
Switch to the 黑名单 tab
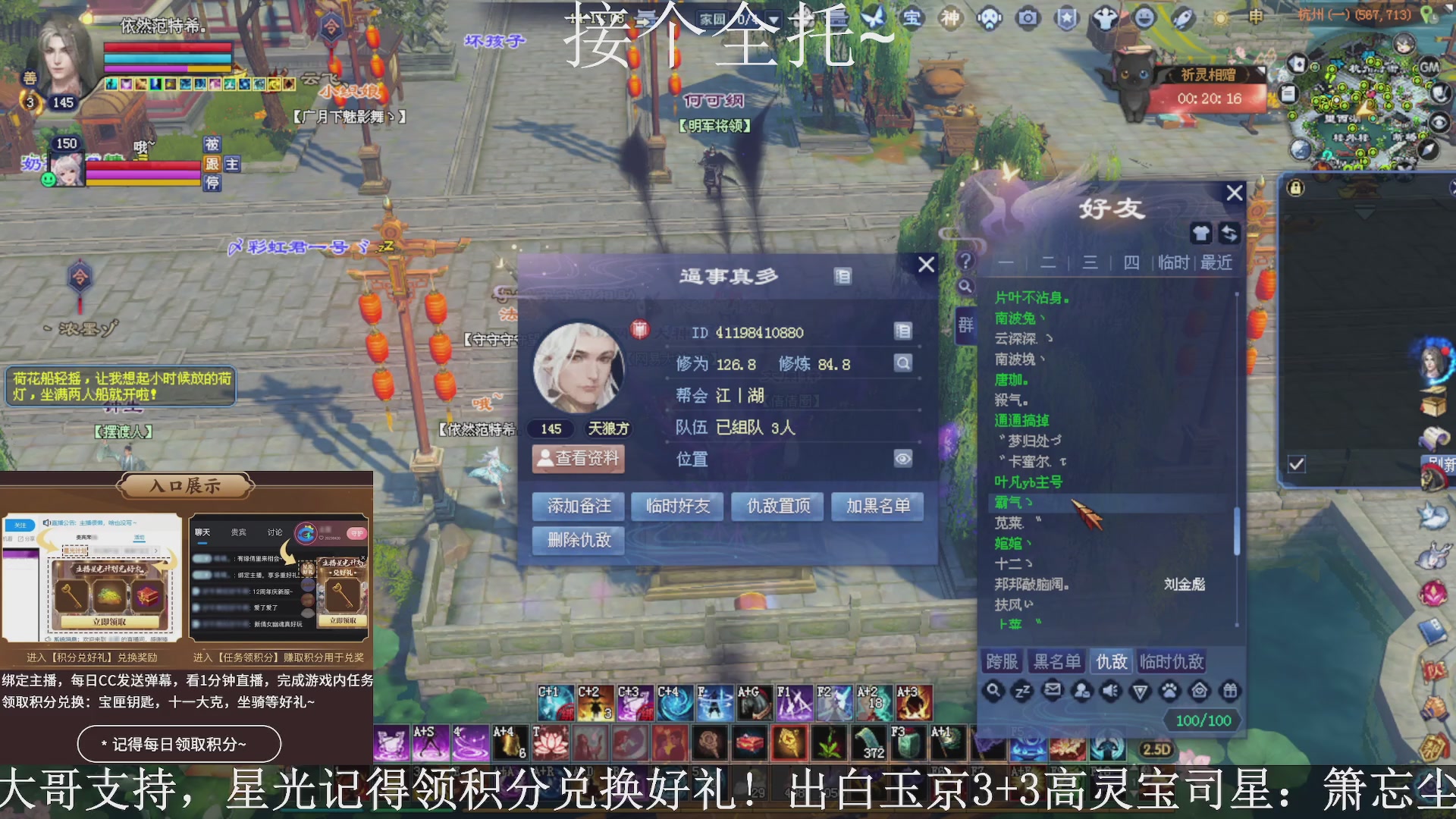(x=1057, y=661)
